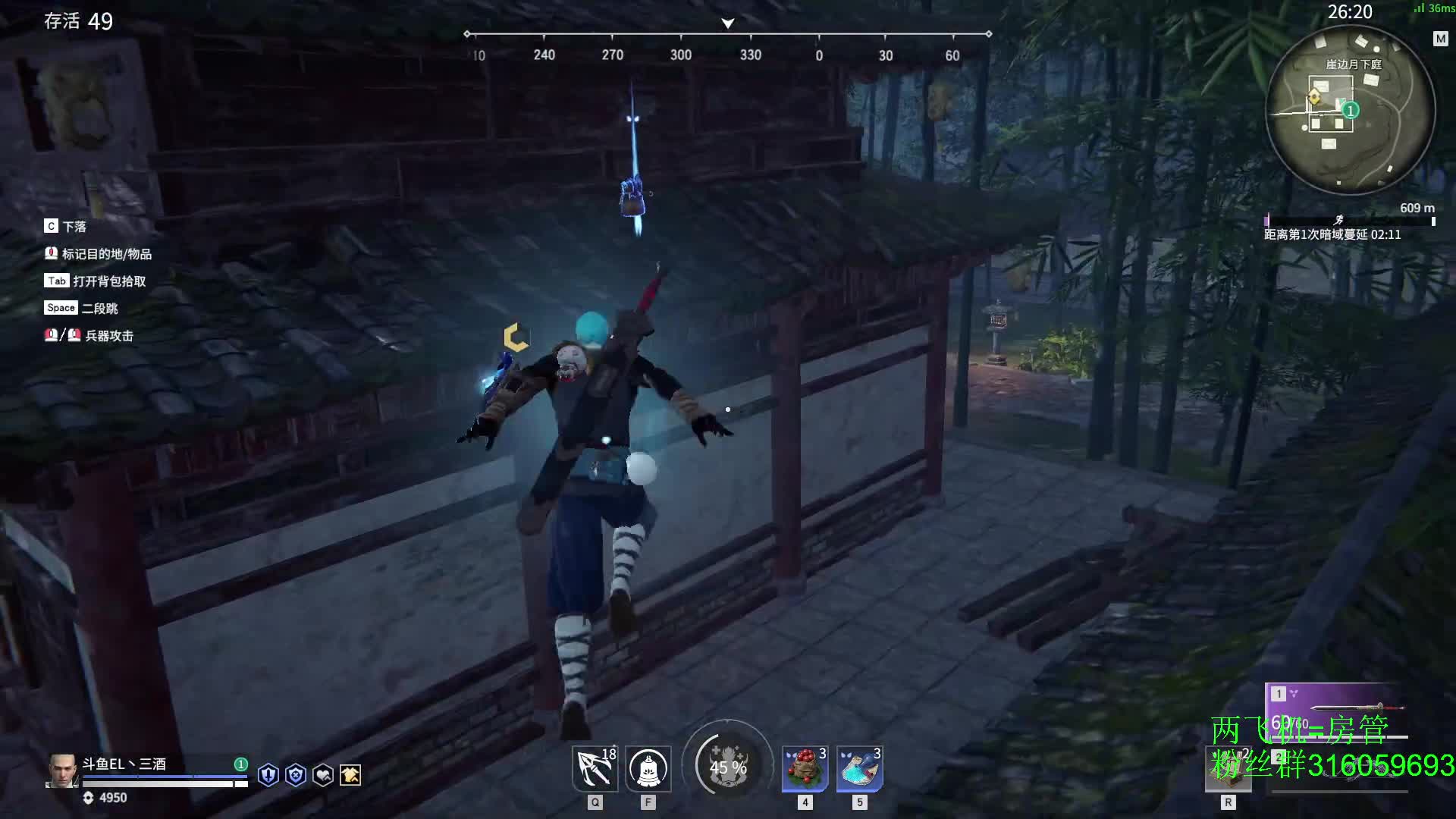This screenshot has width=1456, height=819.
Task: Open the circular minimap
Action: tap(1350, 110)
